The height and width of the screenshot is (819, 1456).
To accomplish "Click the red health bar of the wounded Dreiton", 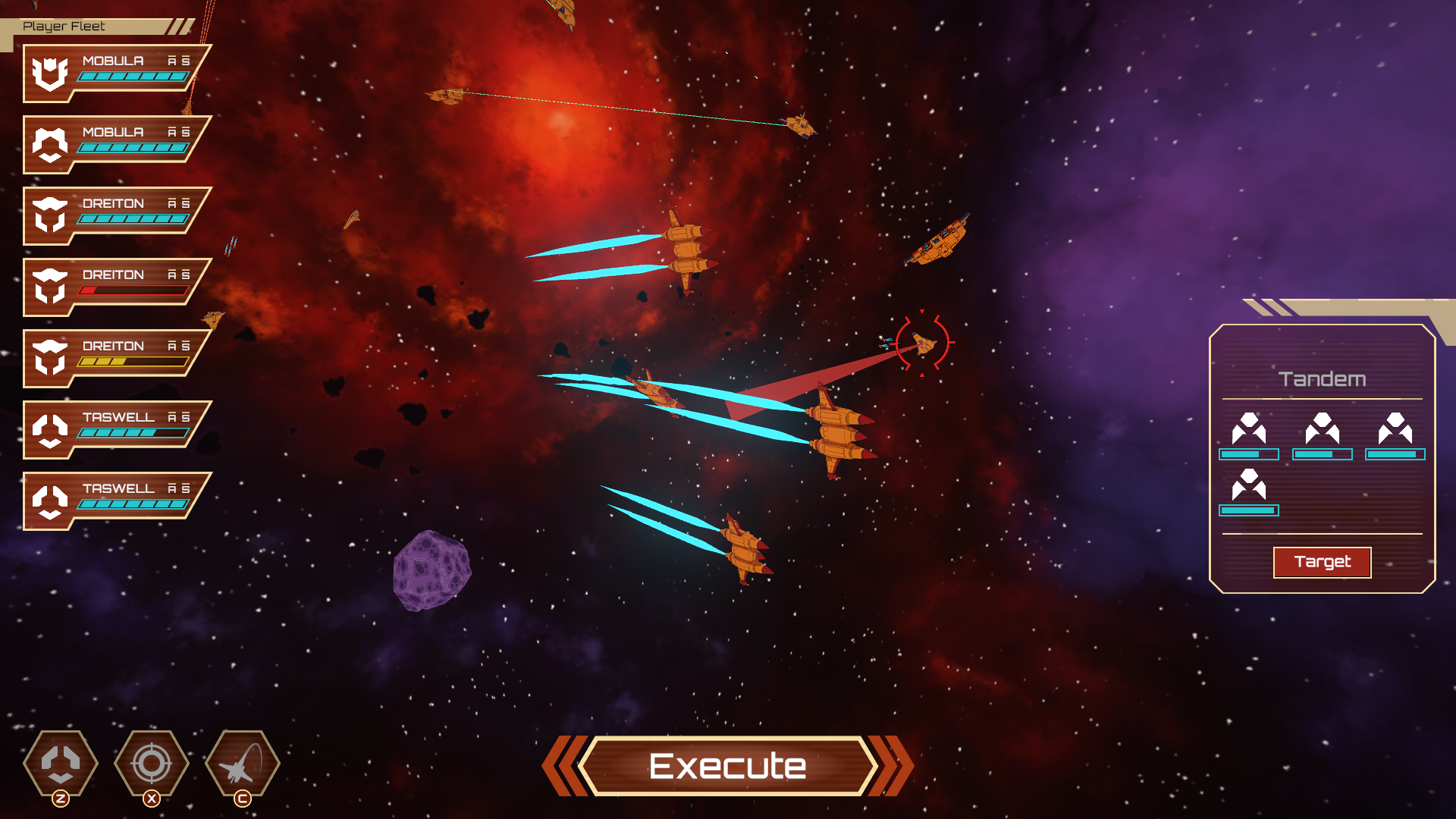I will (x=133, y=290).
